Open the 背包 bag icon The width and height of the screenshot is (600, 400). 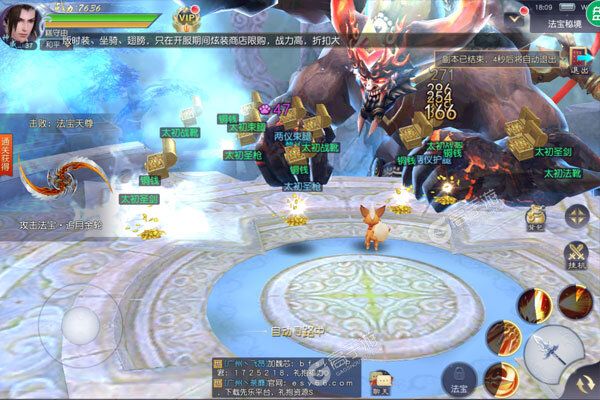click(536, 215)
